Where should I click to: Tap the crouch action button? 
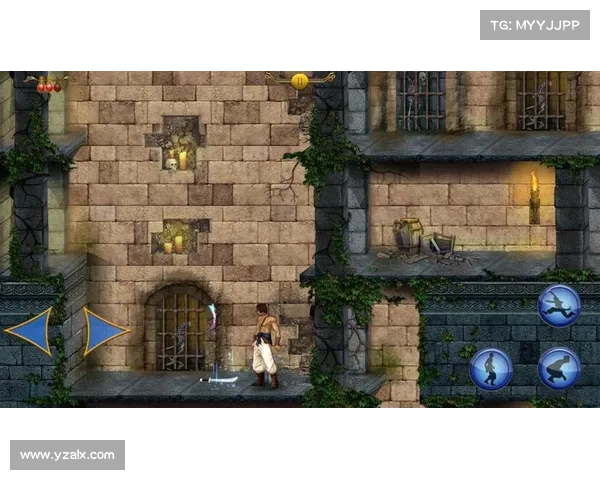pos(559,368)
